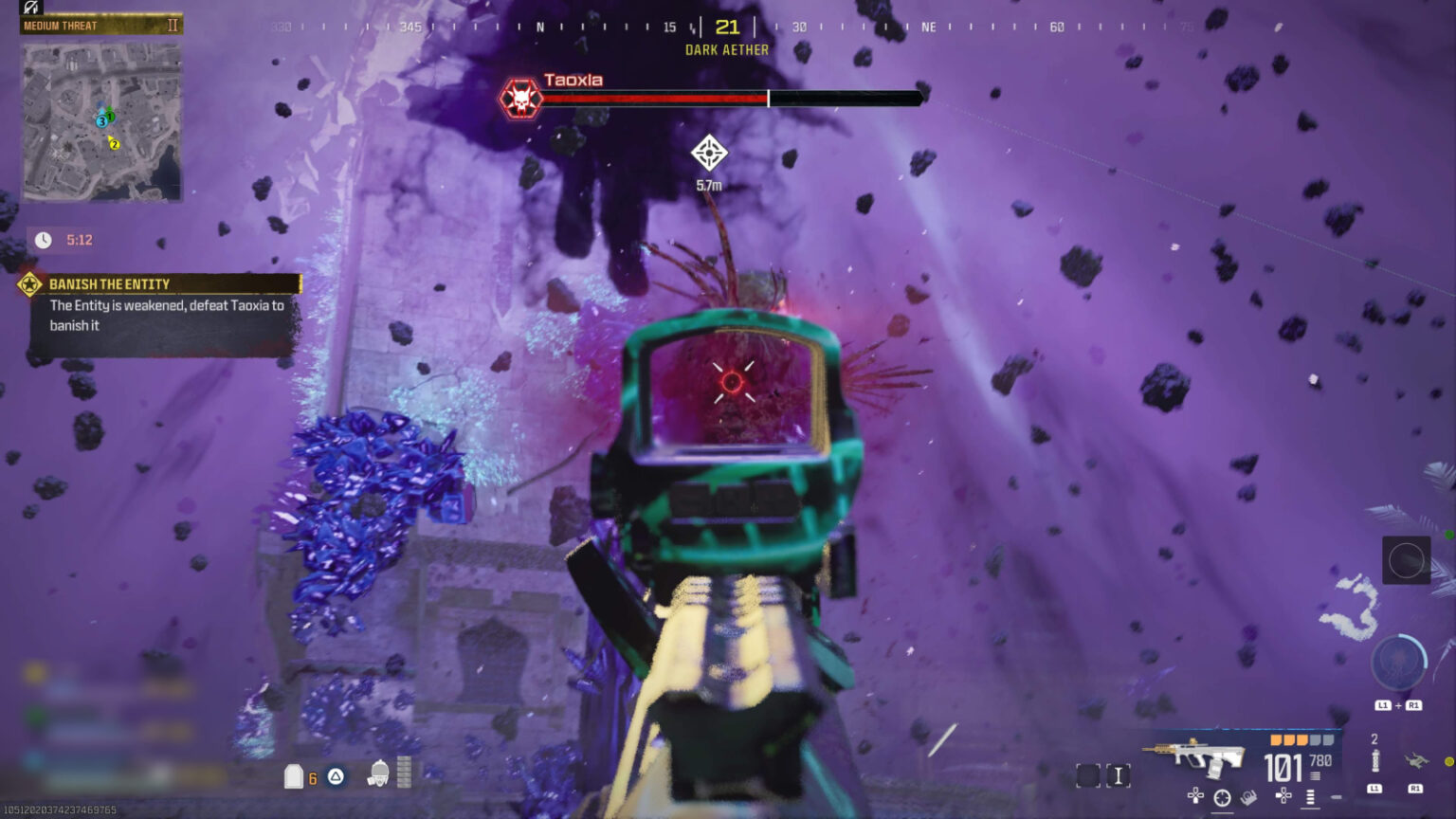Click the objective waypoint marker showing 5.7m
Image resolution: width=1456 pixels, height=819 pixels.
[711, 152]
